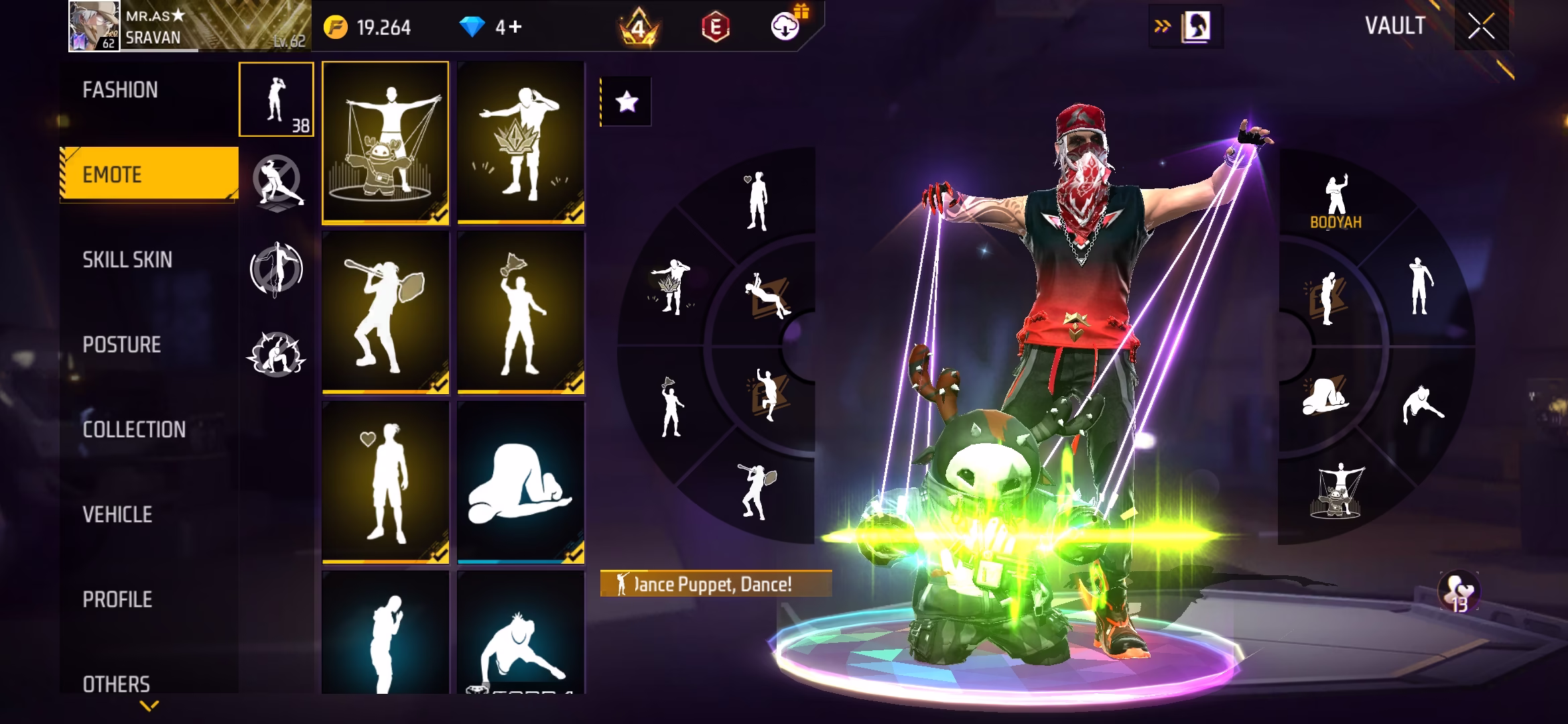Open the download cloud icon
Screen dimensions: 1568x724
pos(785,27)
